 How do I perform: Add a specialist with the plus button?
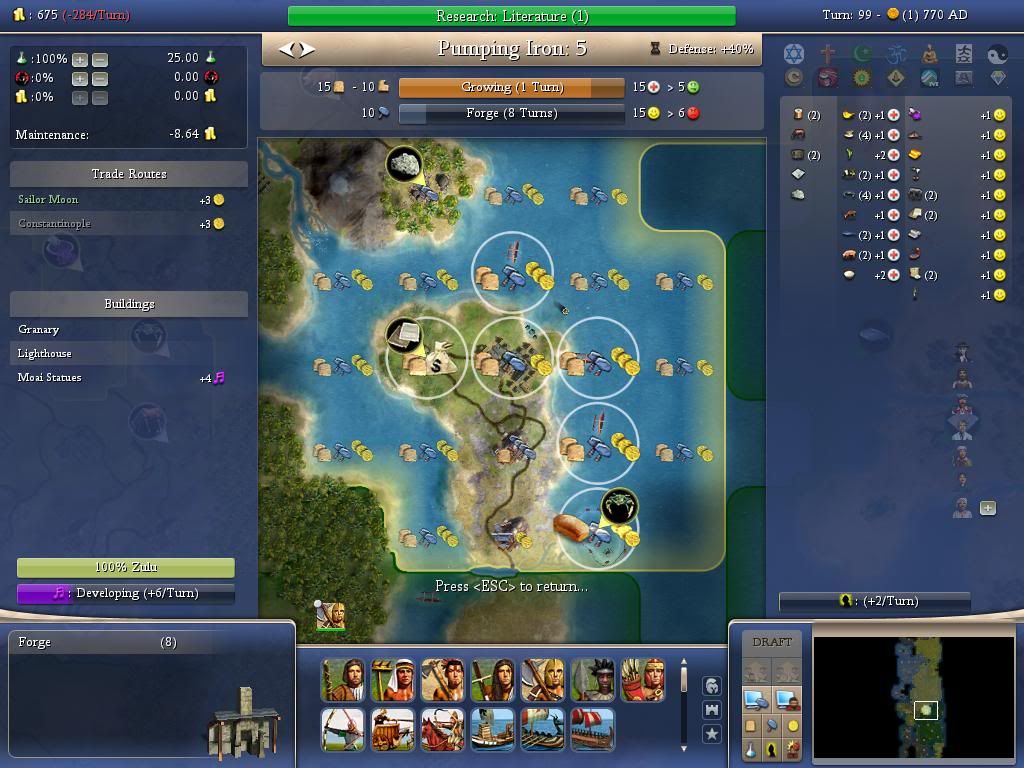tap(987, 508)
